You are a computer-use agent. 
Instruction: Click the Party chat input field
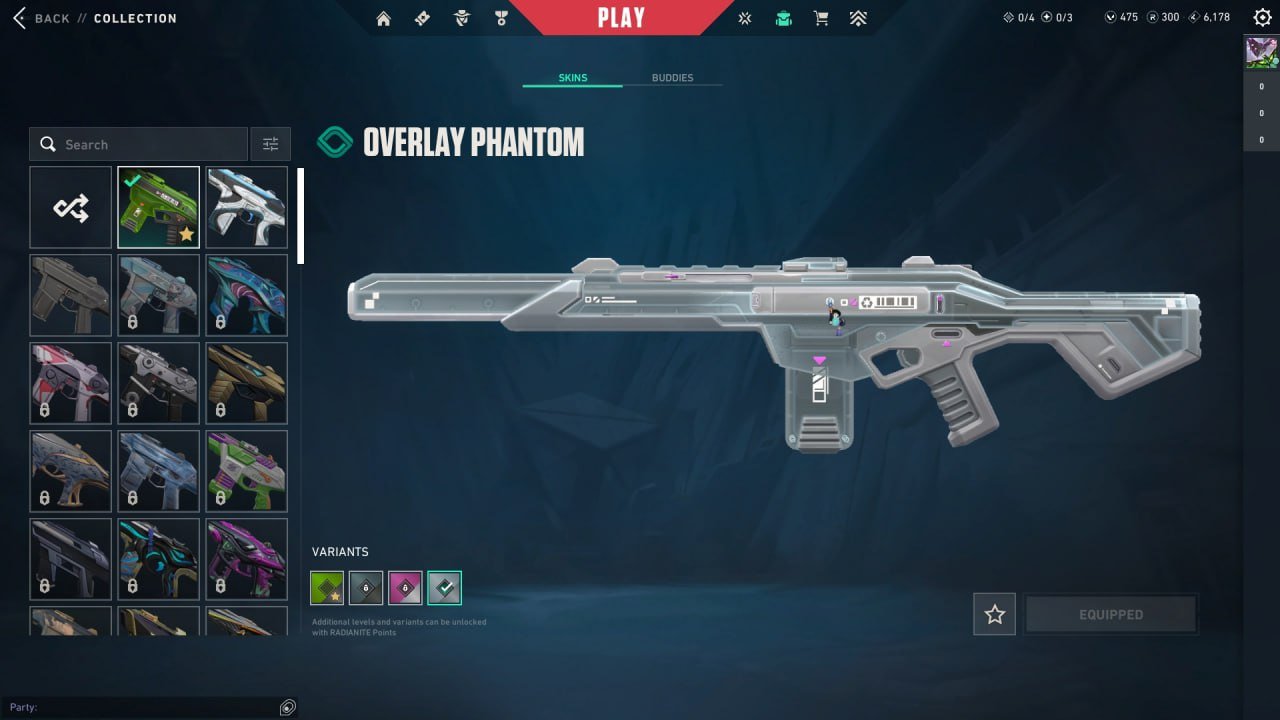pyautogui.click(x=150, y=707)
